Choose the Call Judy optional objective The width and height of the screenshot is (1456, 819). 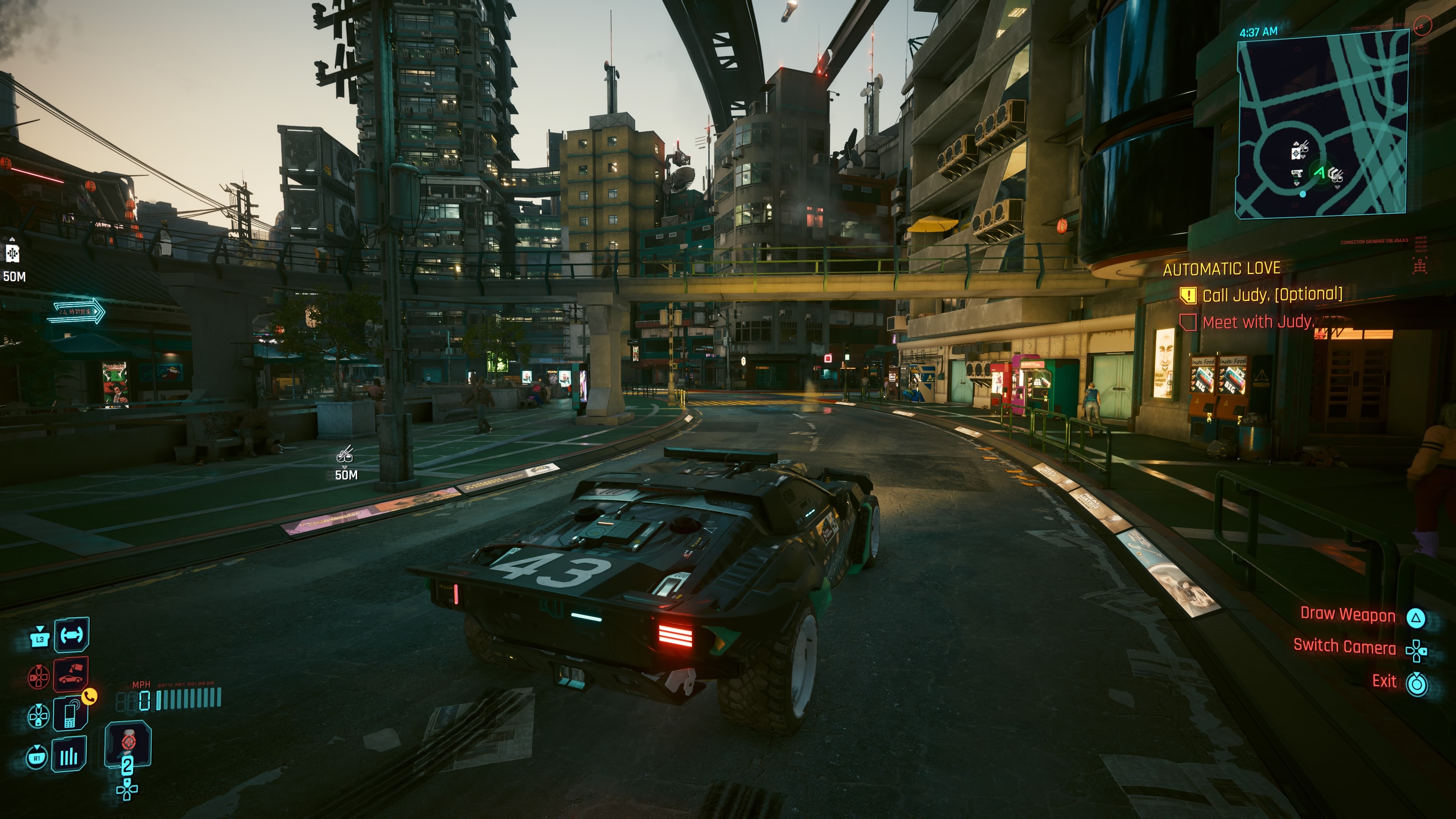pos(1271,295)
